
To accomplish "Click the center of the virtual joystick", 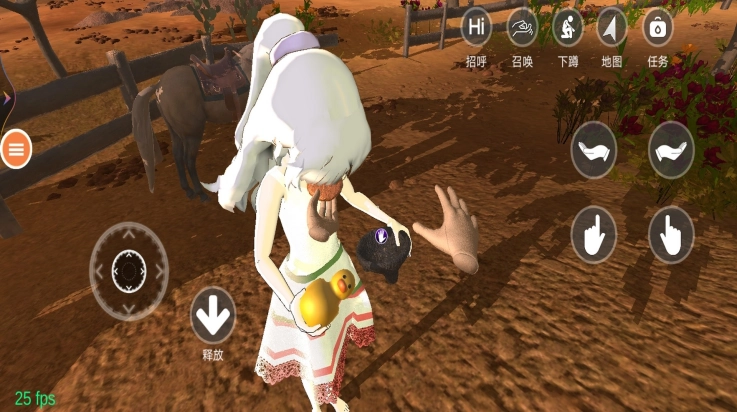I will click(129, 270).
